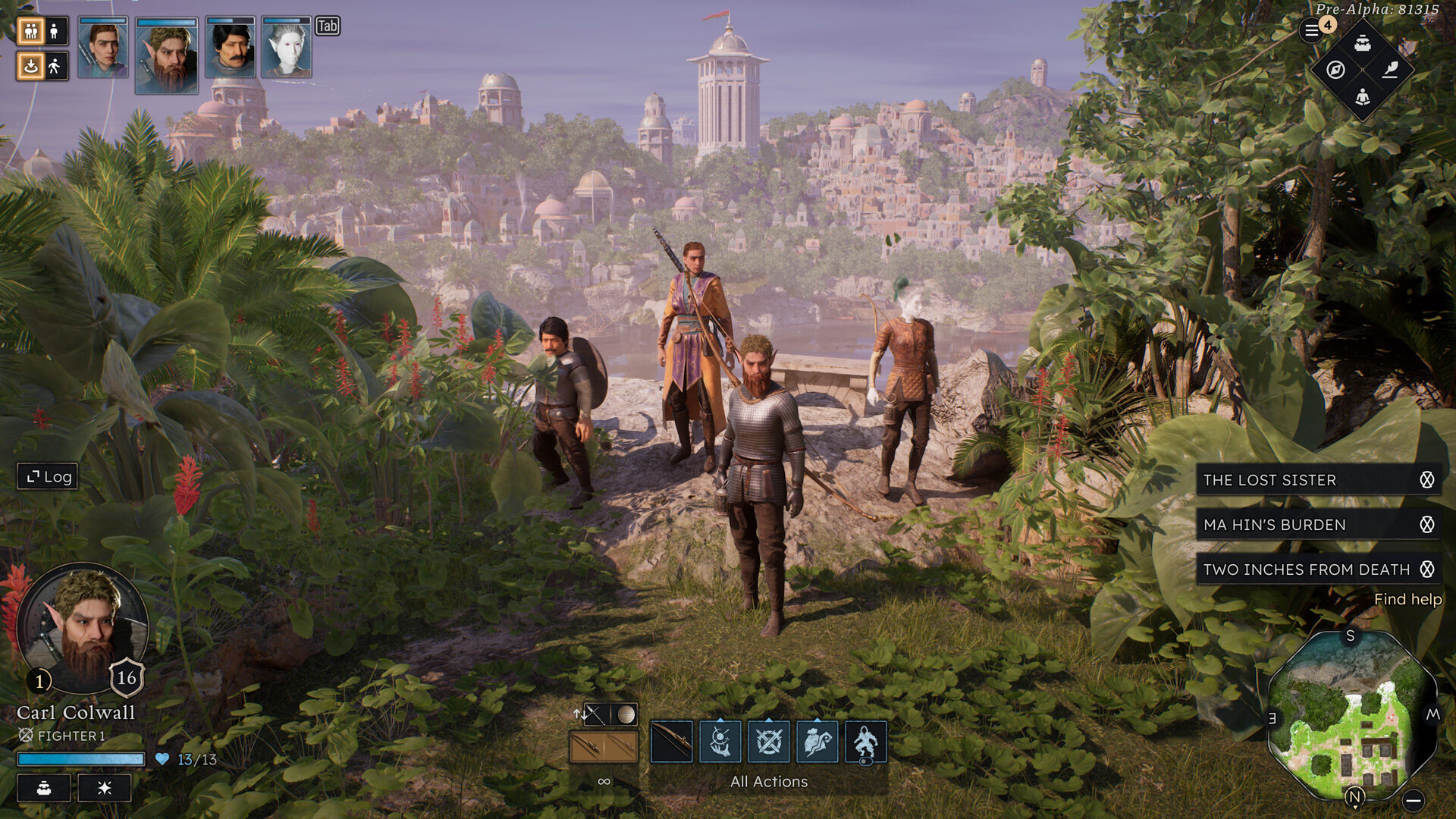Open the map via the compass icon
The width and height of the screenshot is (1456, 819).
click(x=1335, y=71)
